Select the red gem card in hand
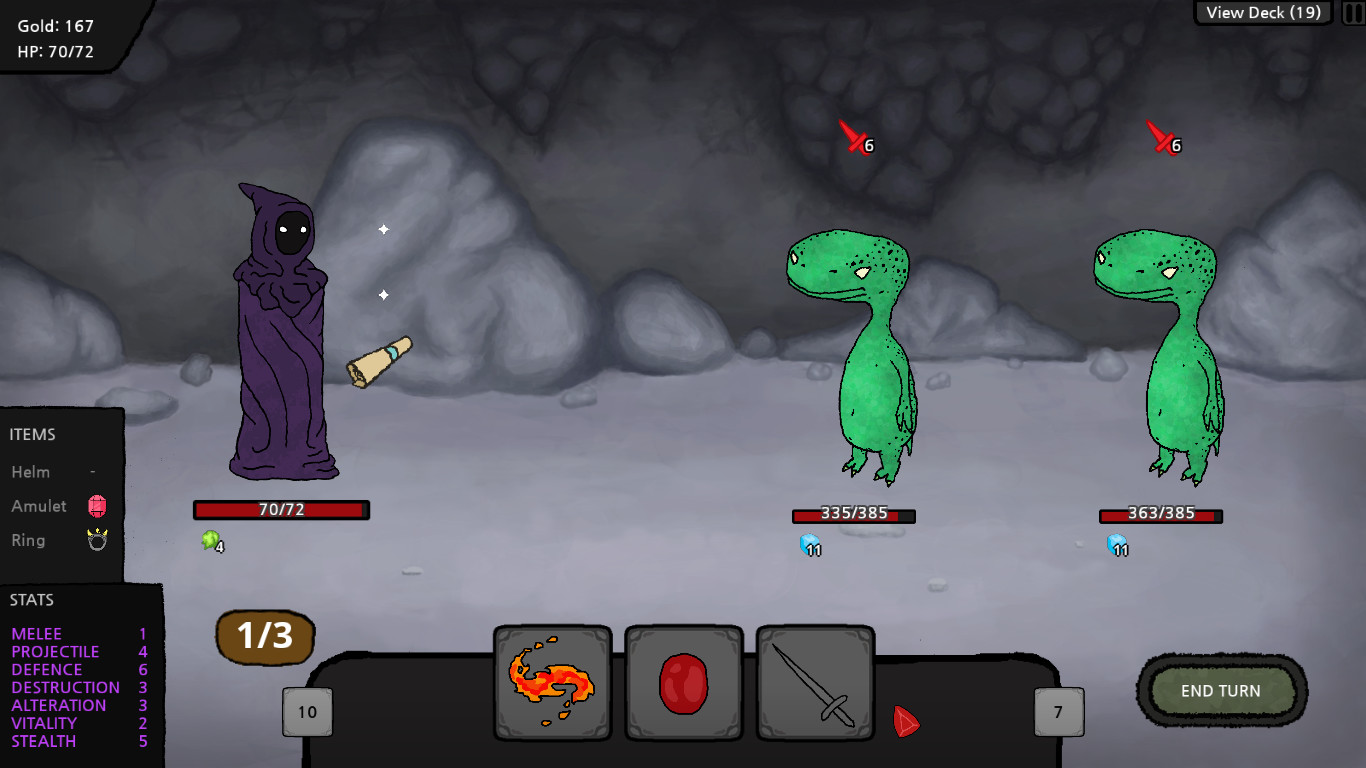This screenshot has height=768, width=1366. (683, 685)
